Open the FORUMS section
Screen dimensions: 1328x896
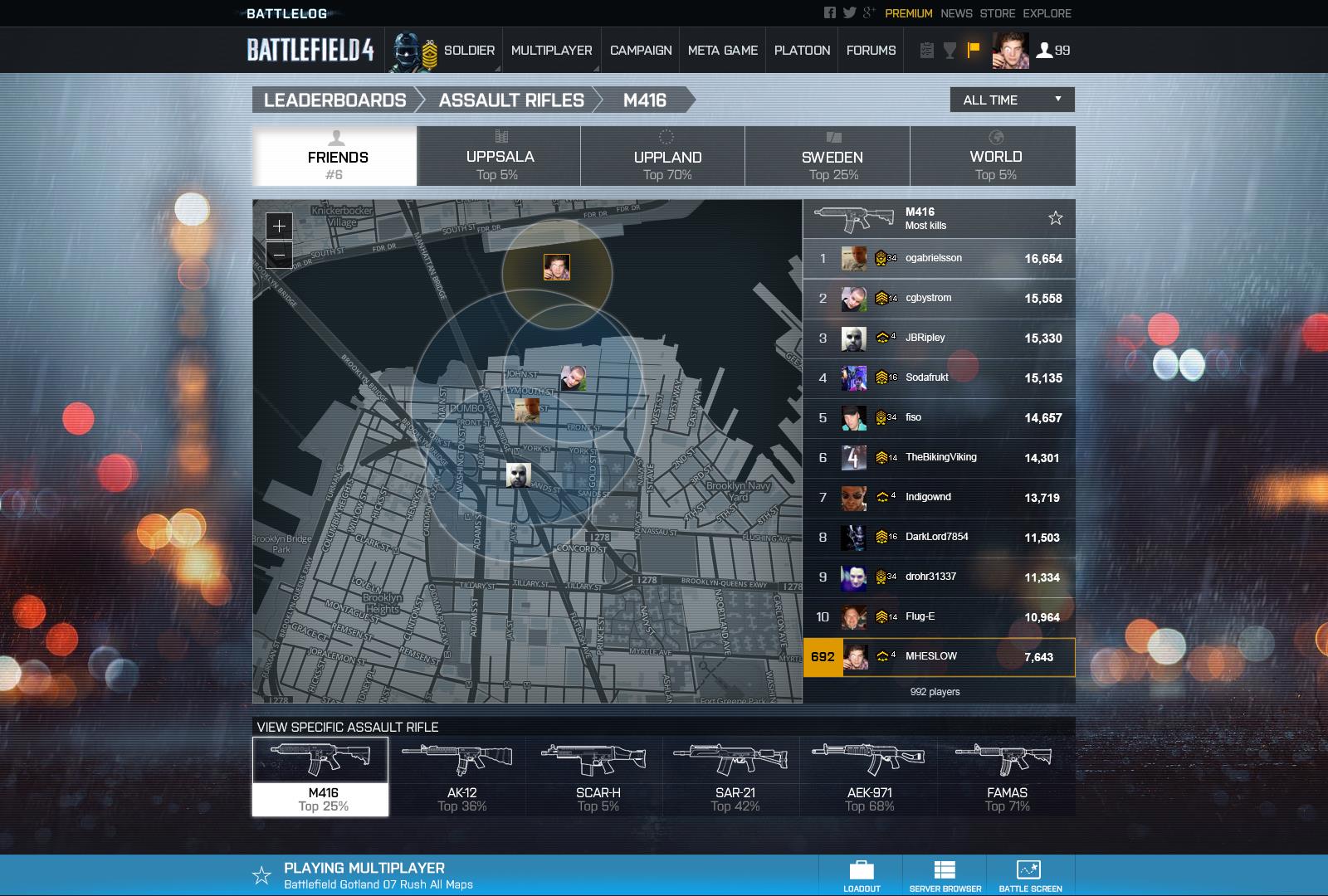tap(870, 51)
